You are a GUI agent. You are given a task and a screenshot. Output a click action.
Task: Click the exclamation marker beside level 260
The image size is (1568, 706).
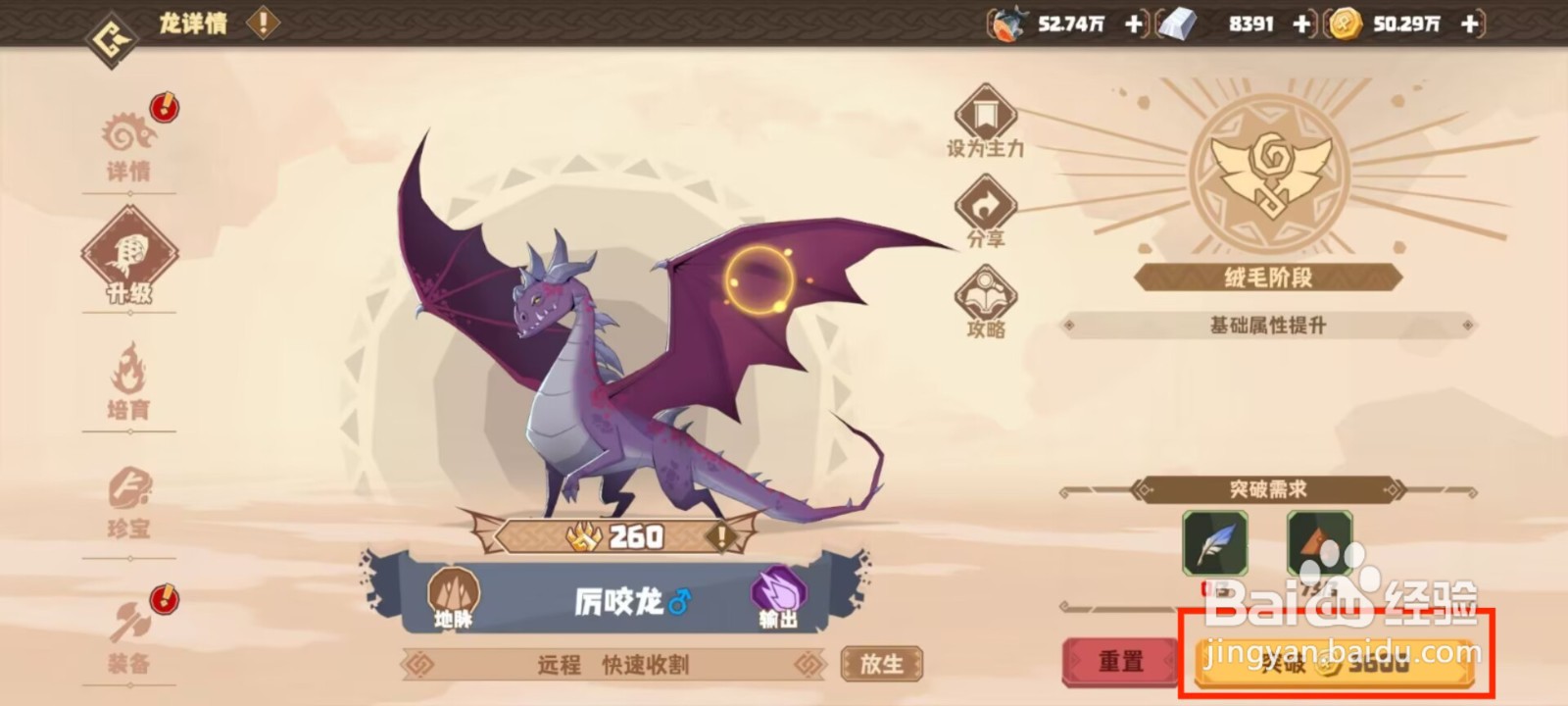(x=718, y=536)
